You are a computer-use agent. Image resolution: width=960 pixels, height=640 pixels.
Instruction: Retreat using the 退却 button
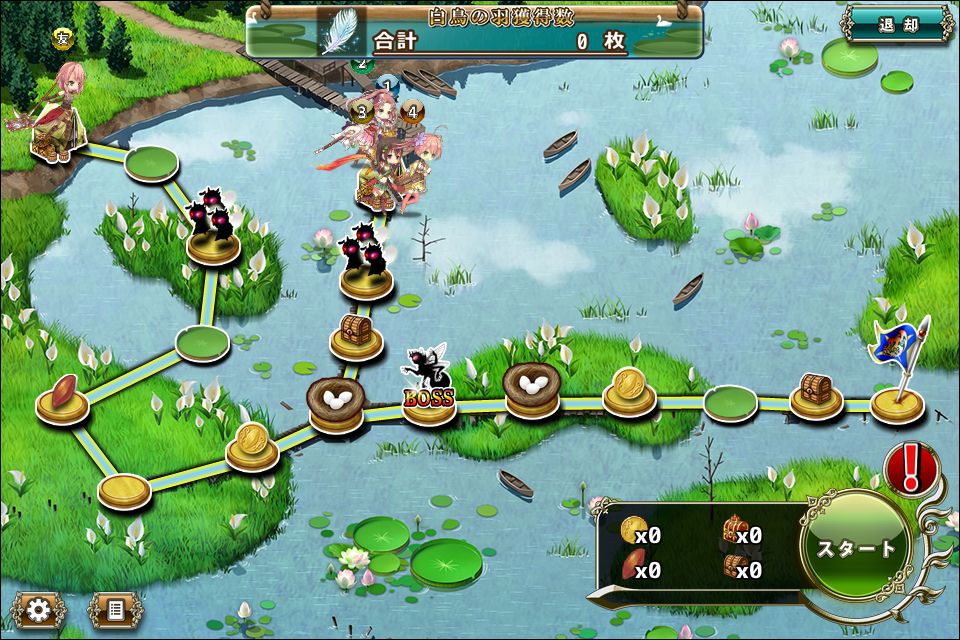tap(897, 25)
